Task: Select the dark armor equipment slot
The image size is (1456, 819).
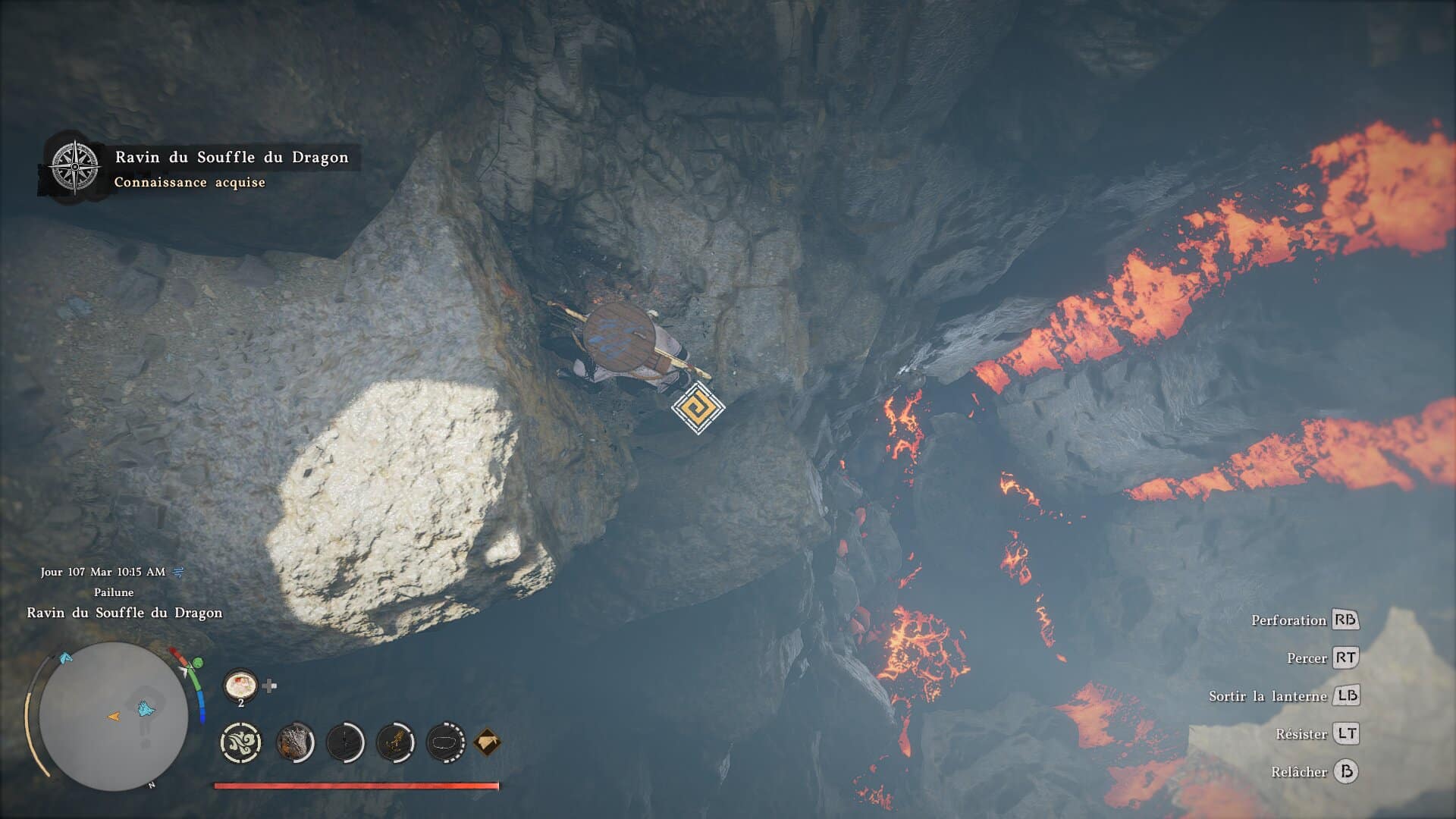Action: tap(295, 742)
